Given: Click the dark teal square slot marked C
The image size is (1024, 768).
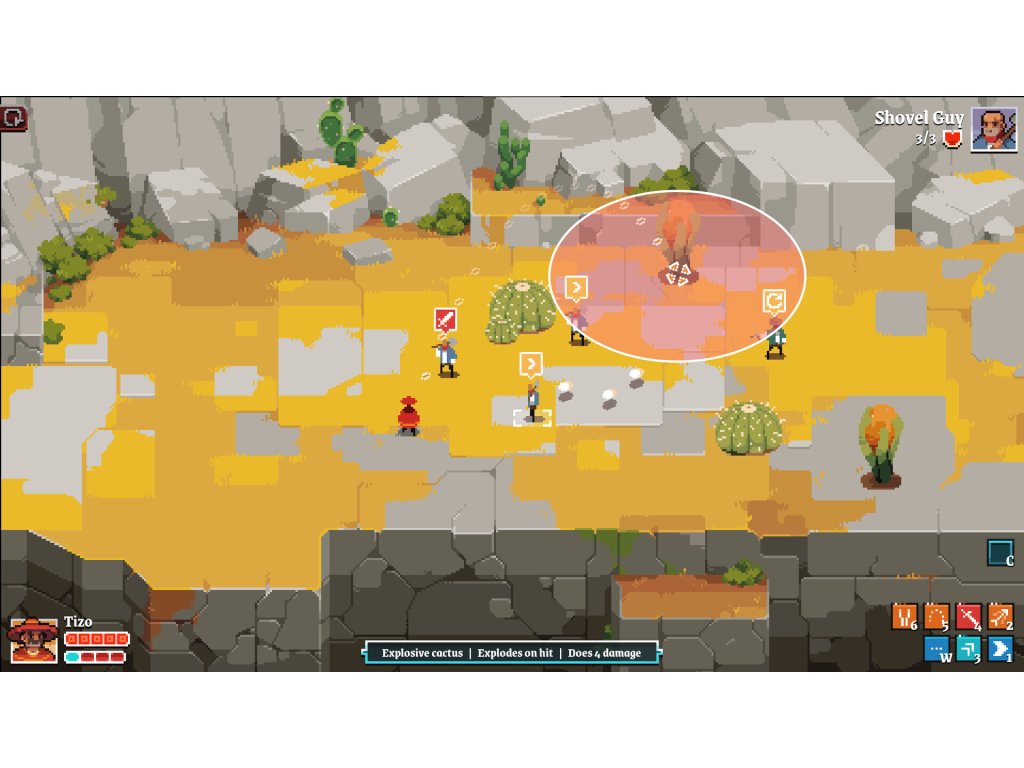Looking at the screenshot, I should (999, 552).
